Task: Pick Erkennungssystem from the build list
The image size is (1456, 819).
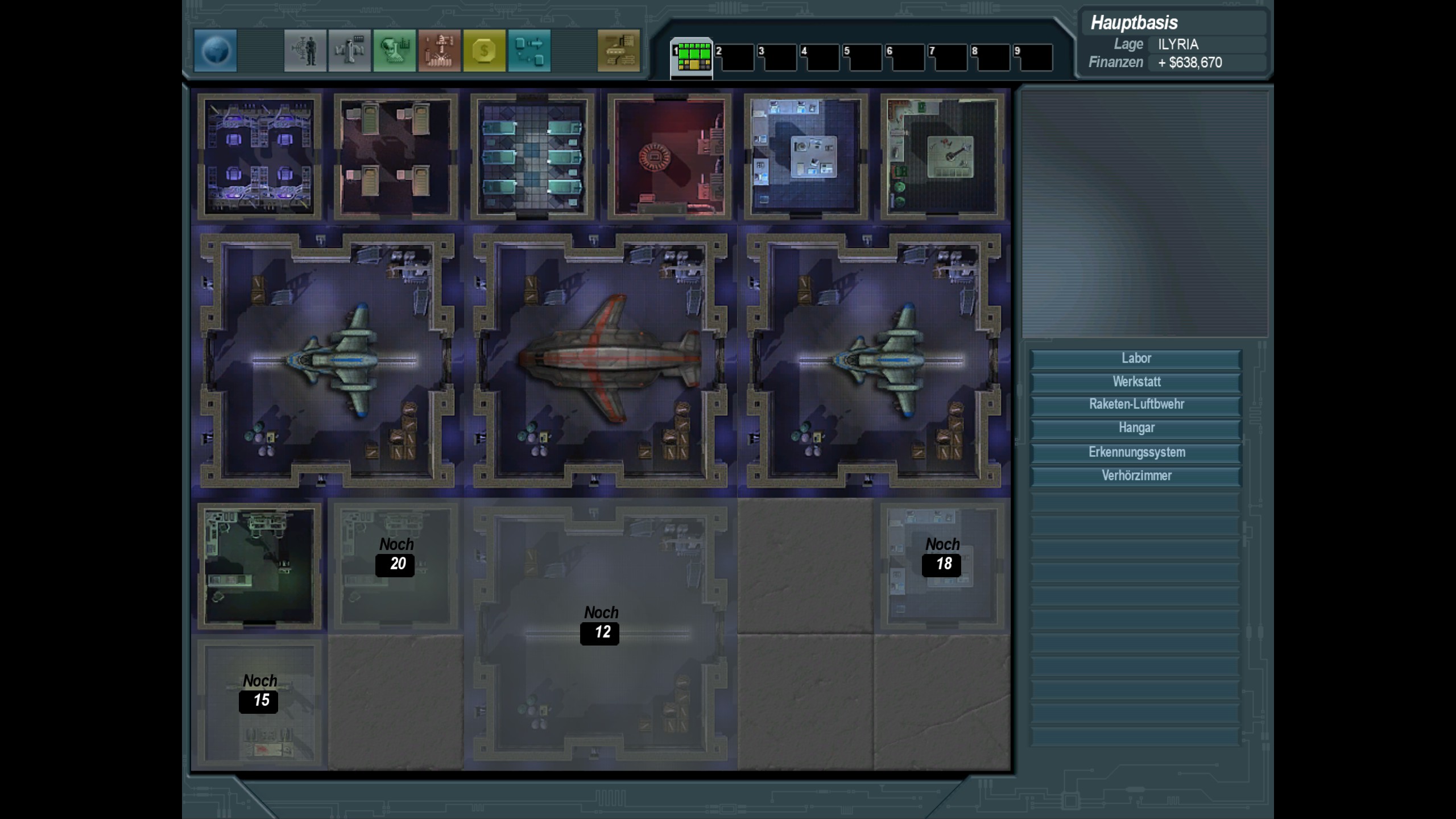Action: click(1136, 452)
